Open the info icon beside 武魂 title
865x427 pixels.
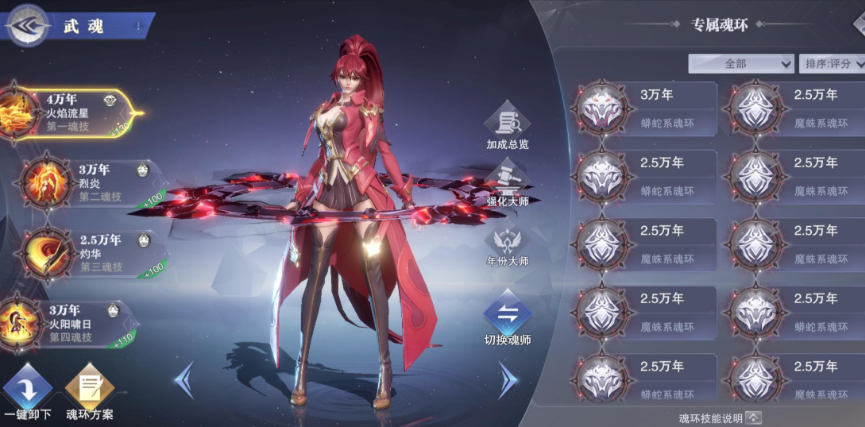coord(137,24)
